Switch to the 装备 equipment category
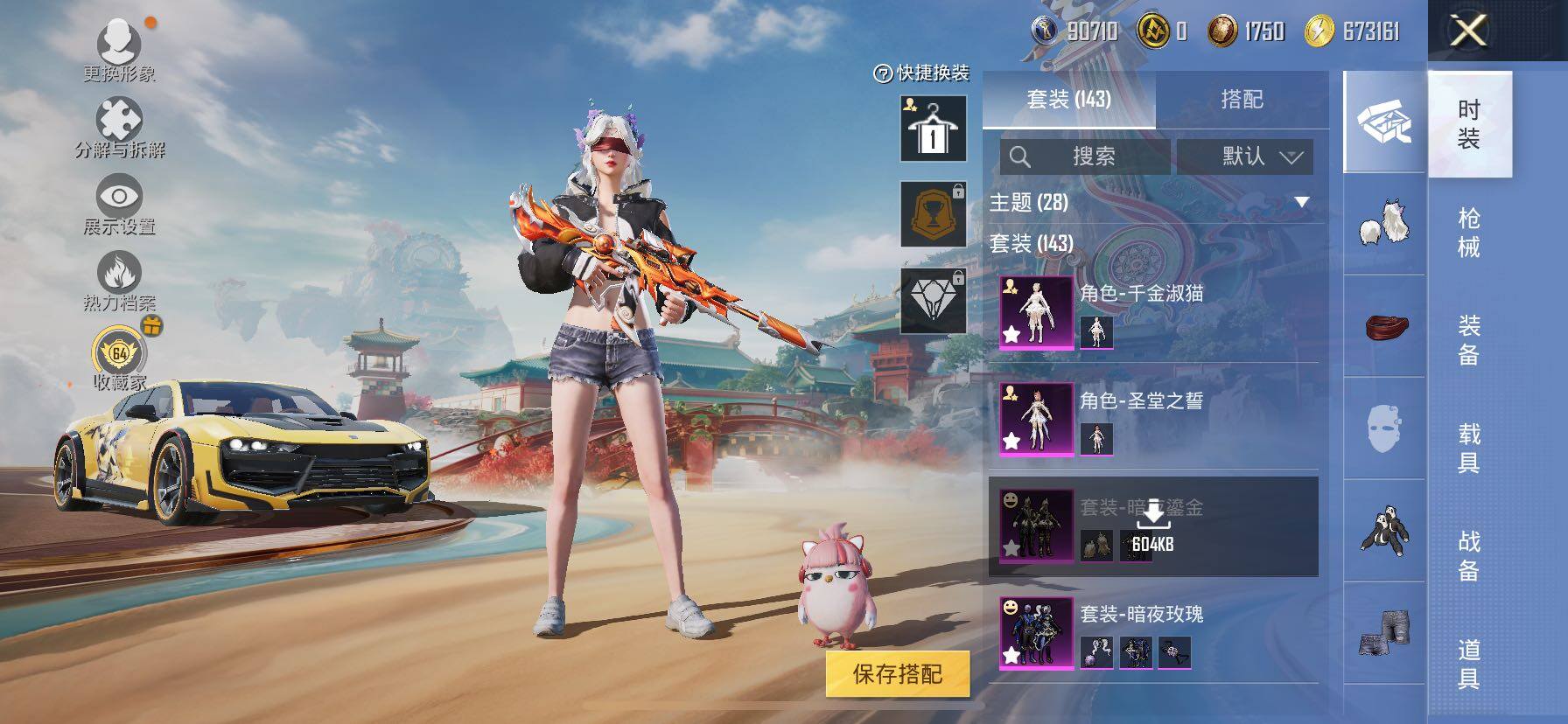Viewport: 1568px width, 724px height. pos(1469,340)
